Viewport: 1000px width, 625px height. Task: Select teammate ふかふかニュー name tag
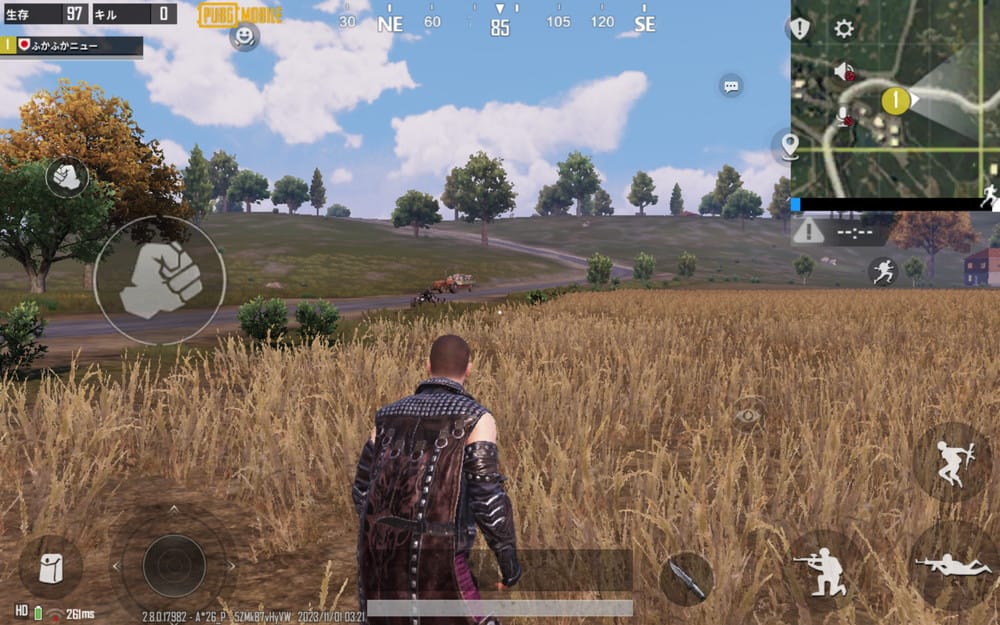coord(72,45)
